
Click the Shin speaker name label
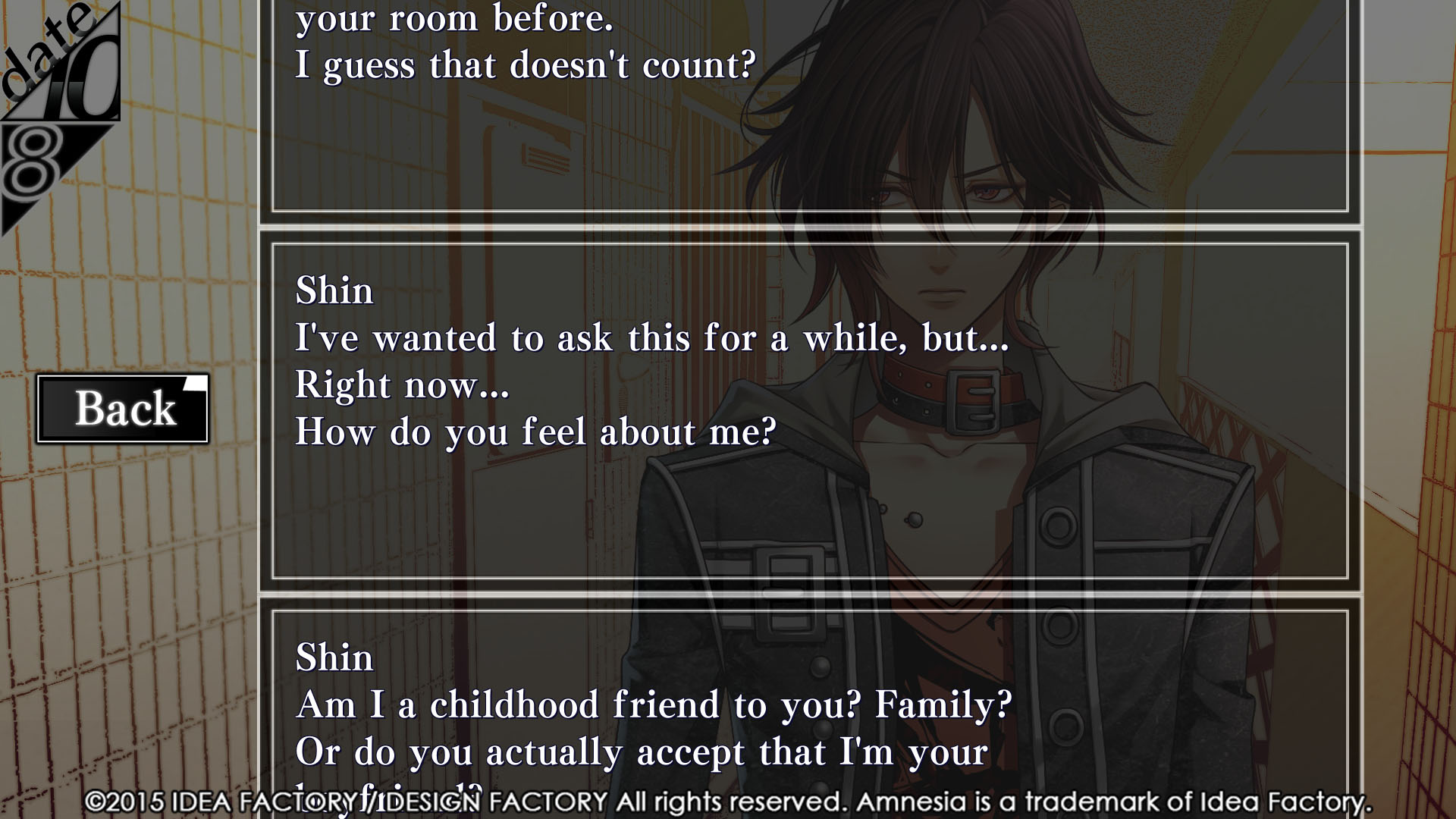334,290
